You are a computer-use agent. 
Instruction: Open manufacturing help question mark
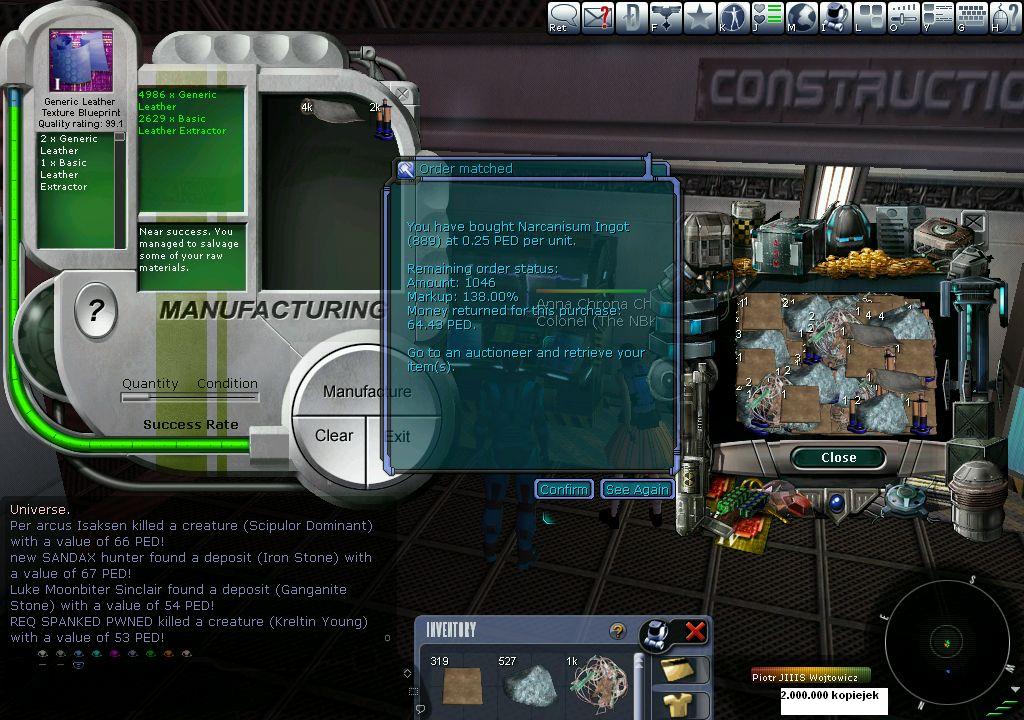click(96, 312)
